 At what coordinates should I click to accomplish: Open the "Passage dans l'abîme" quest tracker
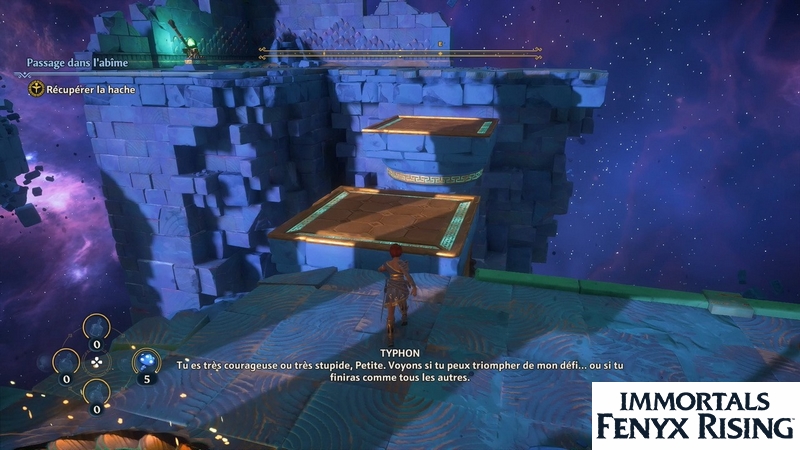pos(78,63)
